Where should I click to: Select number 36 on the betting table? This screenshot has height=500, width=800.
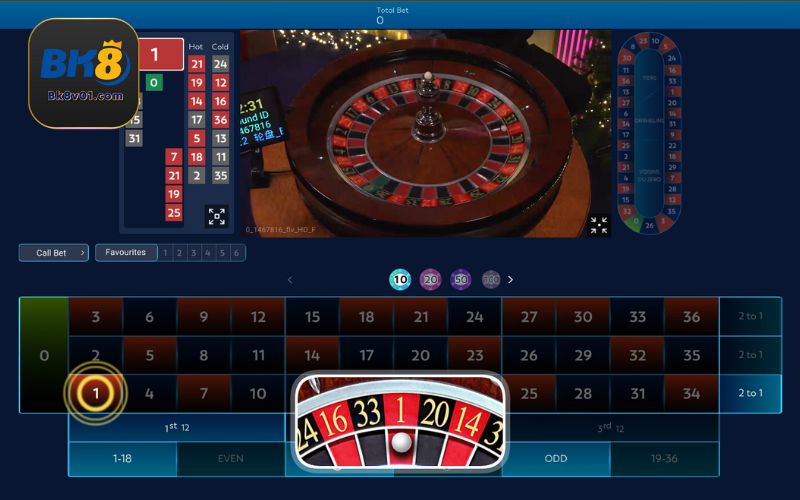tap(691, 317)
